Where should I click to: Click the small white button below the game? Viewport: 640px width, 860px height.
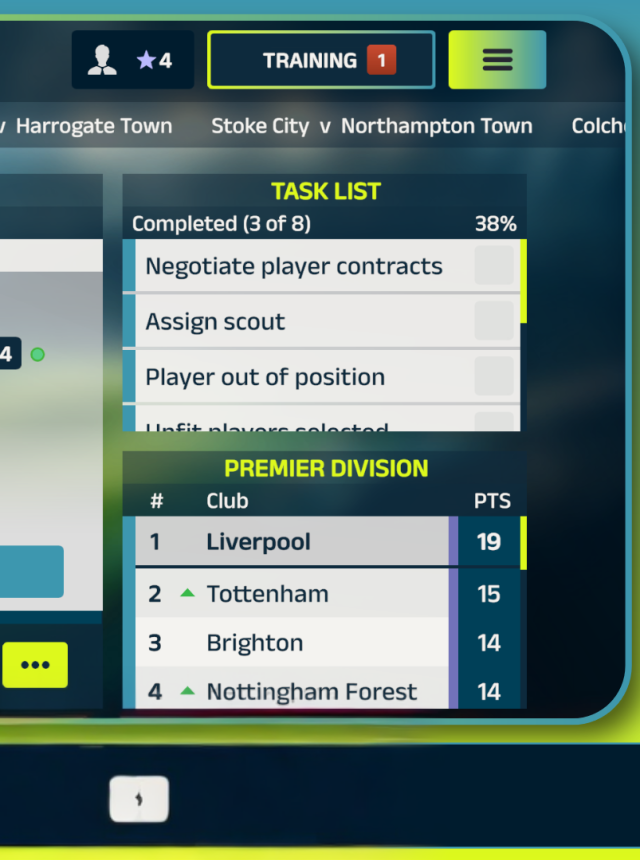[x=139, y=799]
